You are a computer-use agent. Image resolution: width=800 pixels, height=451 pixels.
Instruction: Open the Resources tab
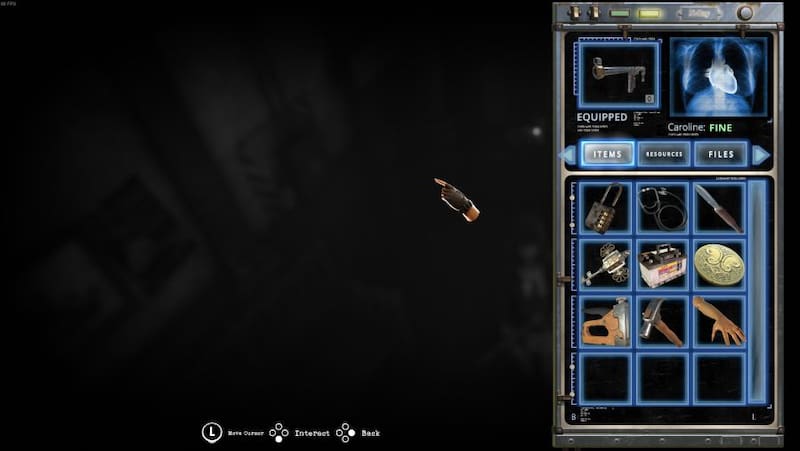[663, 154]
